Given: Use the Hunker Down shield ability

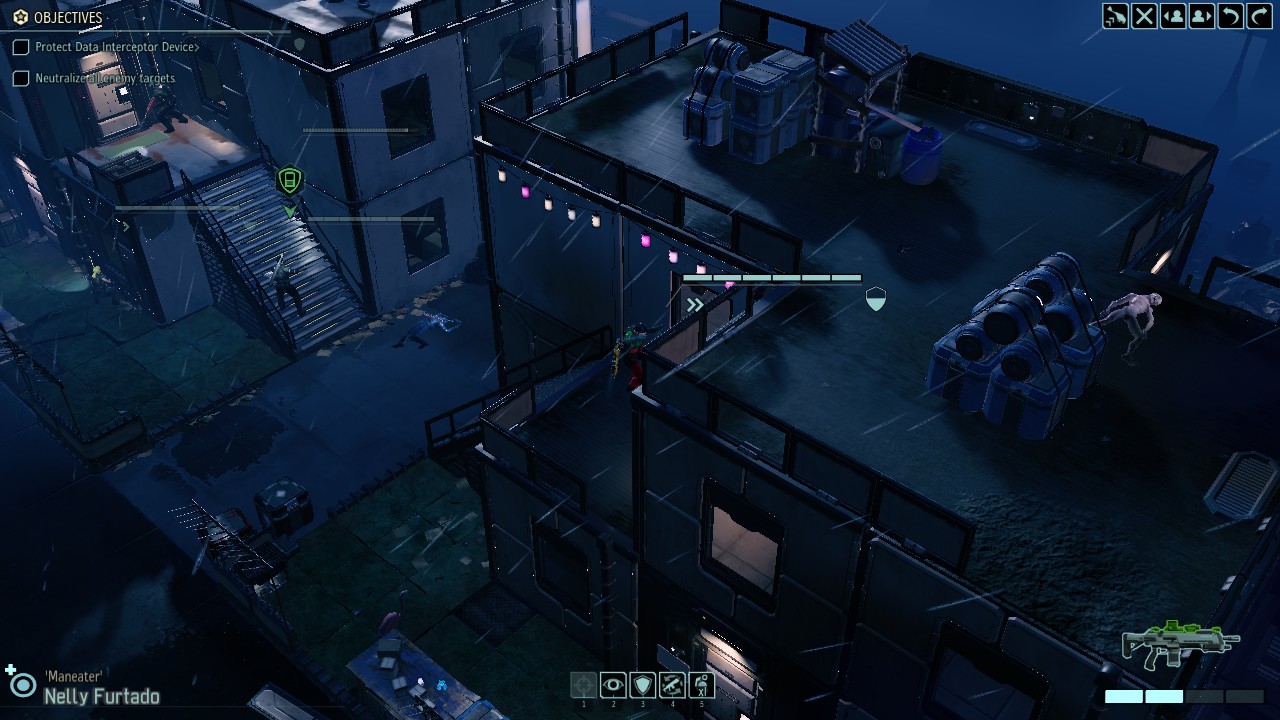Looking at the screenshot, I should [642, 685].
